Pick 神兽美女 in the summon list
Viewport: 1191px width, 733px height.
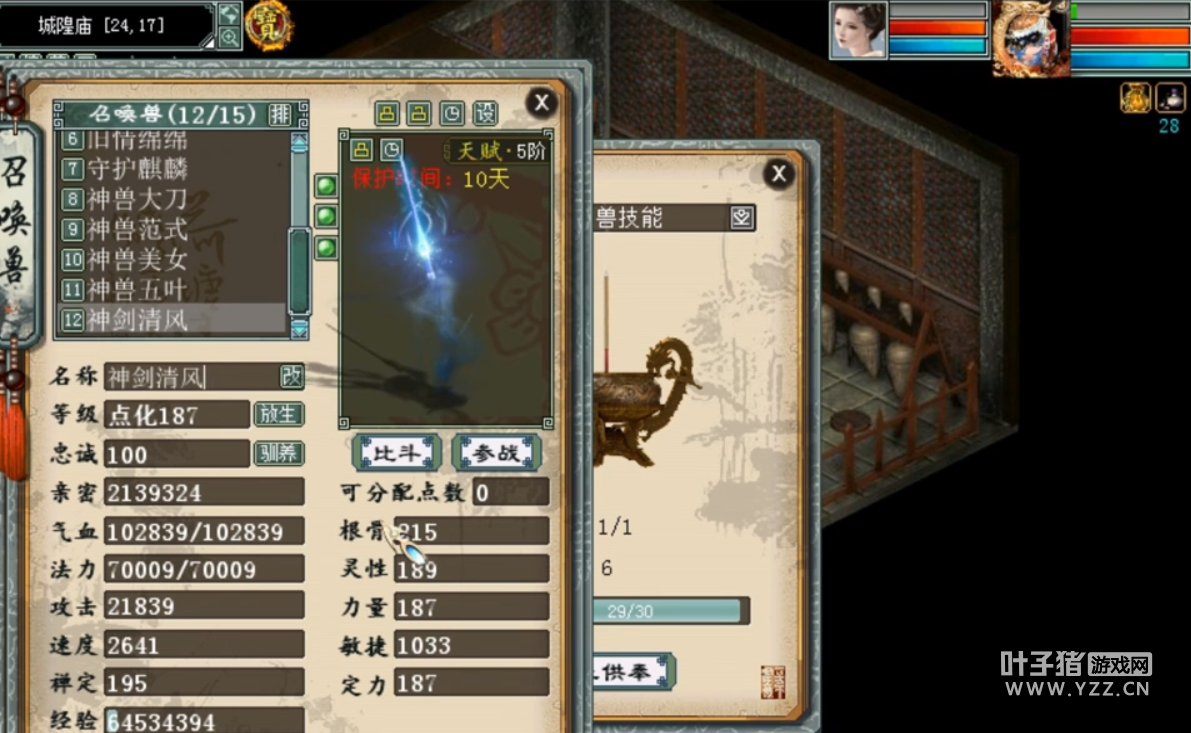click(x=137, y=260)
